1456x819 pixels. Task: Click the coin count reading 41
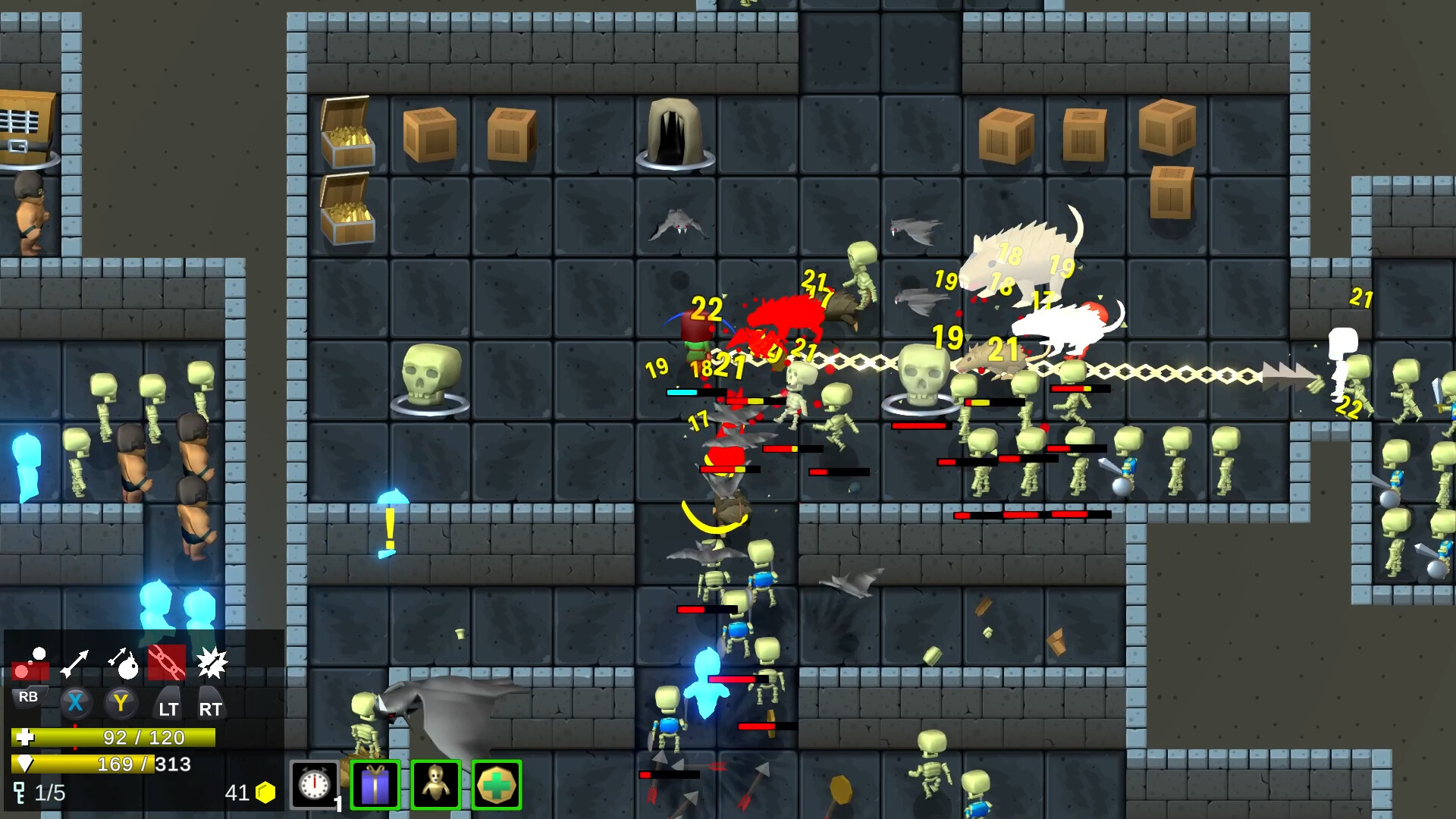pos(237,792)
